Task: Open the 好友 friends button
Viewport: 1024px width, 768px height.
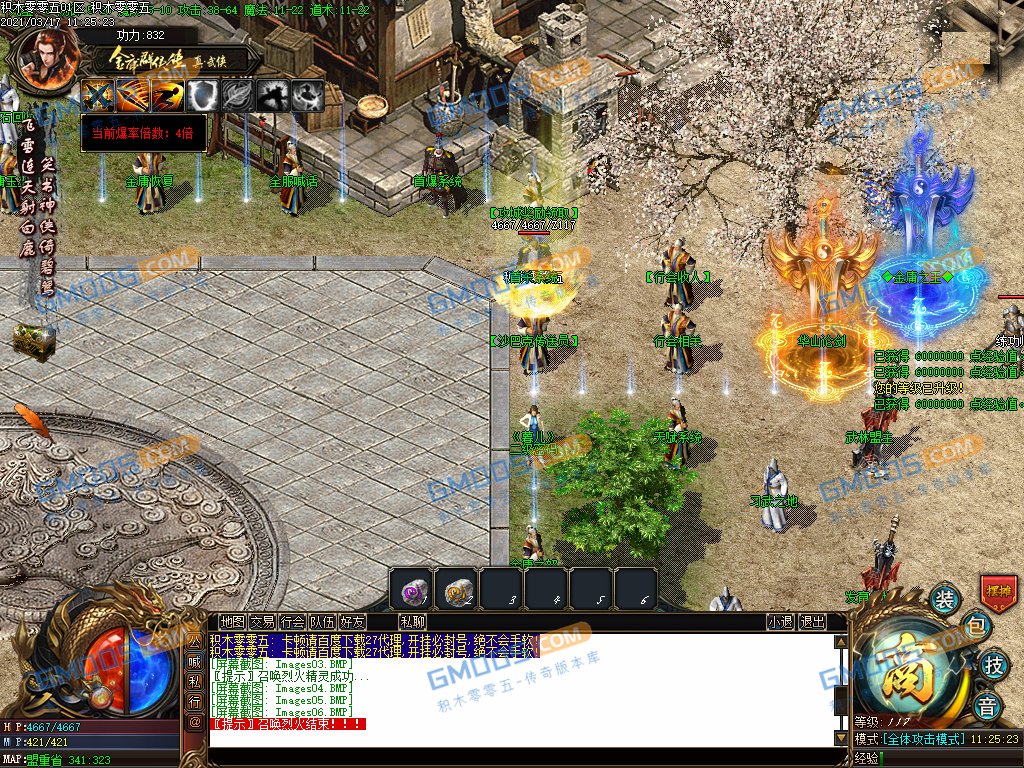Action: tap(352, 622)
